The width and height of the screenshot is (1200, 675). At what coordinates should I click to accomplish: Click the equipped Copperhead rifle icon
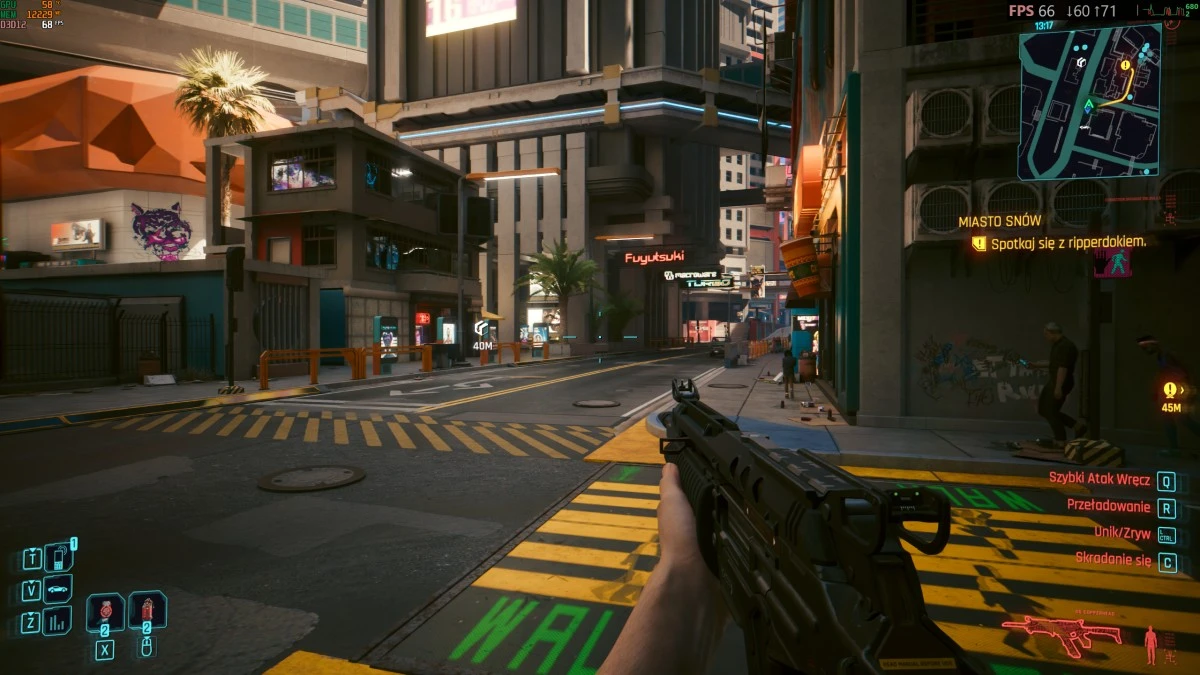click(x=1061, y=633)
